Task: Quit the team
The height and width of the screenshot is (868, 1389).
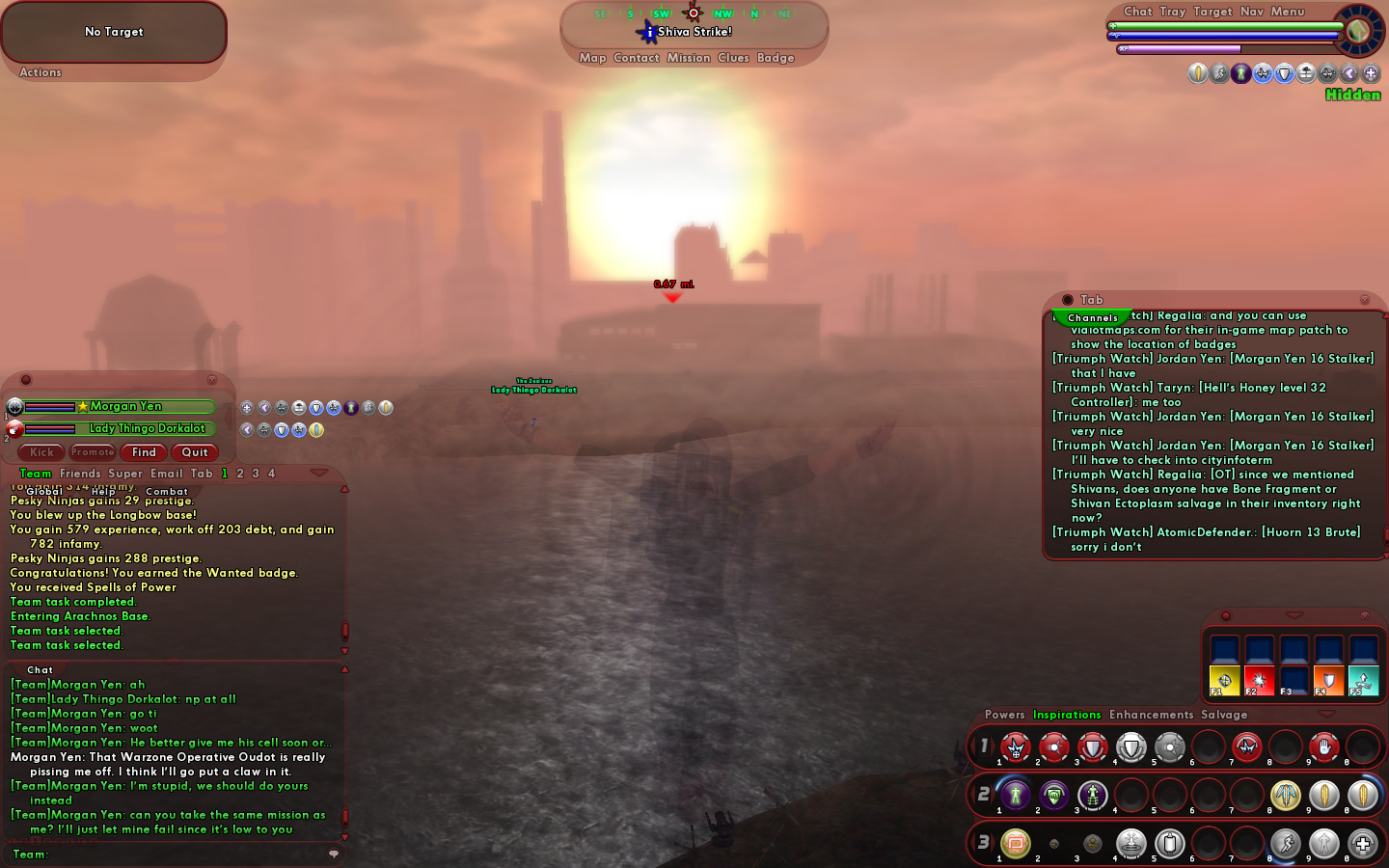Action: coord(195,452)
